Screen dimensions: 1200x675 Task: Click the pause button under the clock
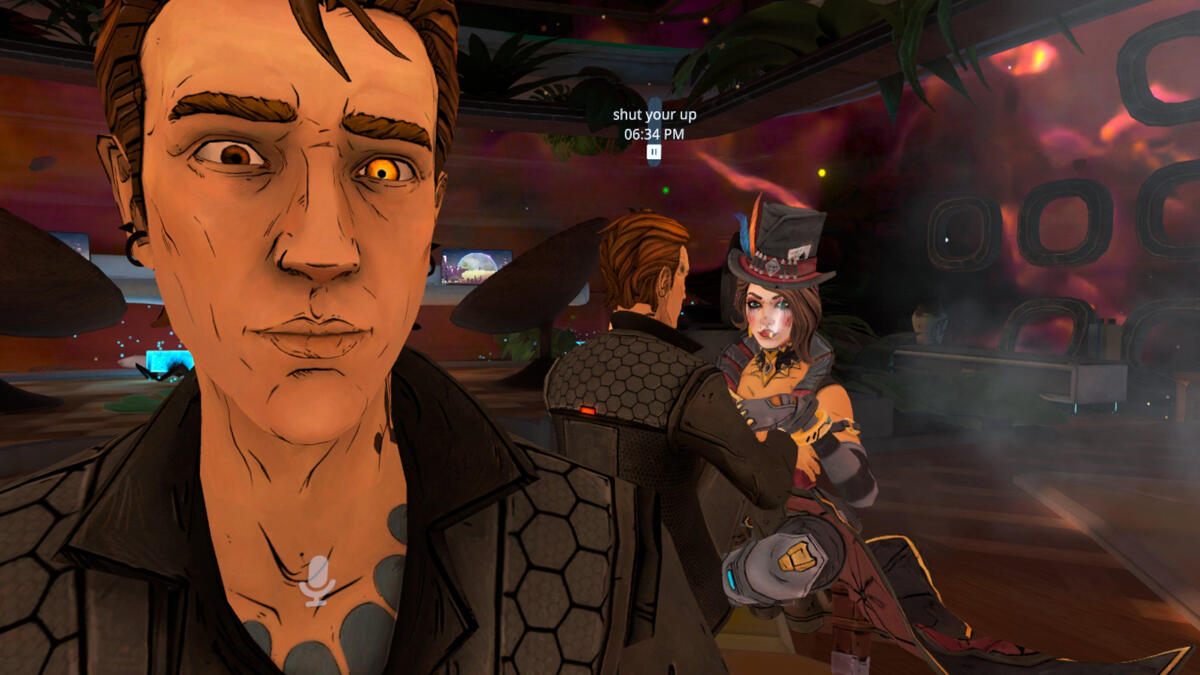[654, 152]
